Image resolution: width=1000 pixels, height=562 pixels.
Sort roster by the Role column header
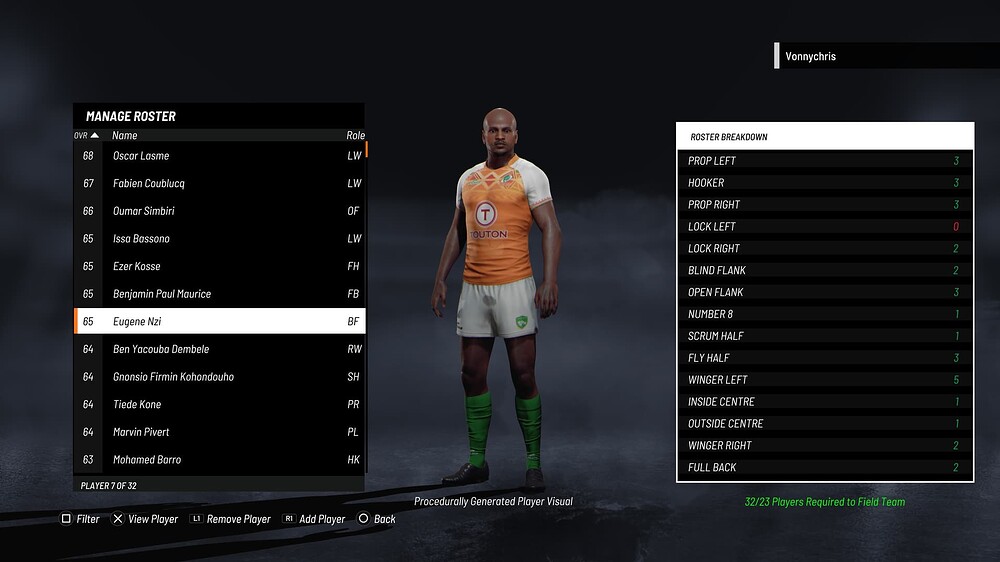[355, 135]
